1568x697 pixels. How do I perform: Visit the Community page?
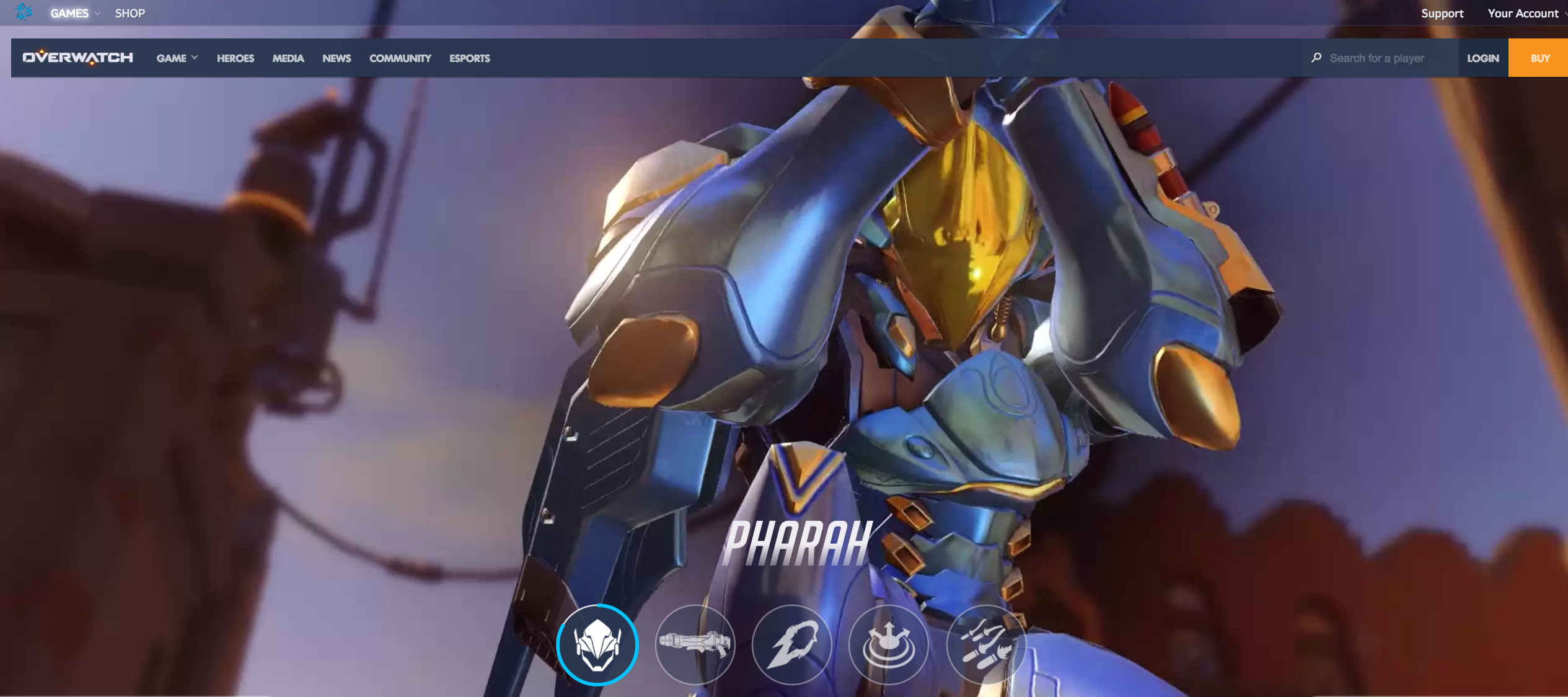coord(400,58)
